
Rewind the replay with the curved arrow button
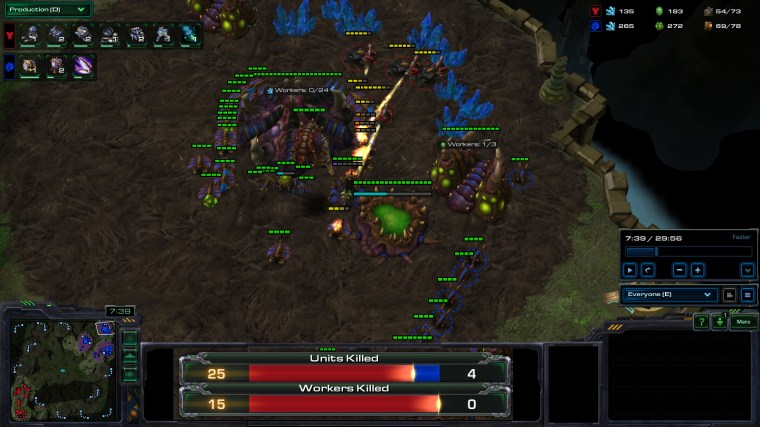[648, 270]
